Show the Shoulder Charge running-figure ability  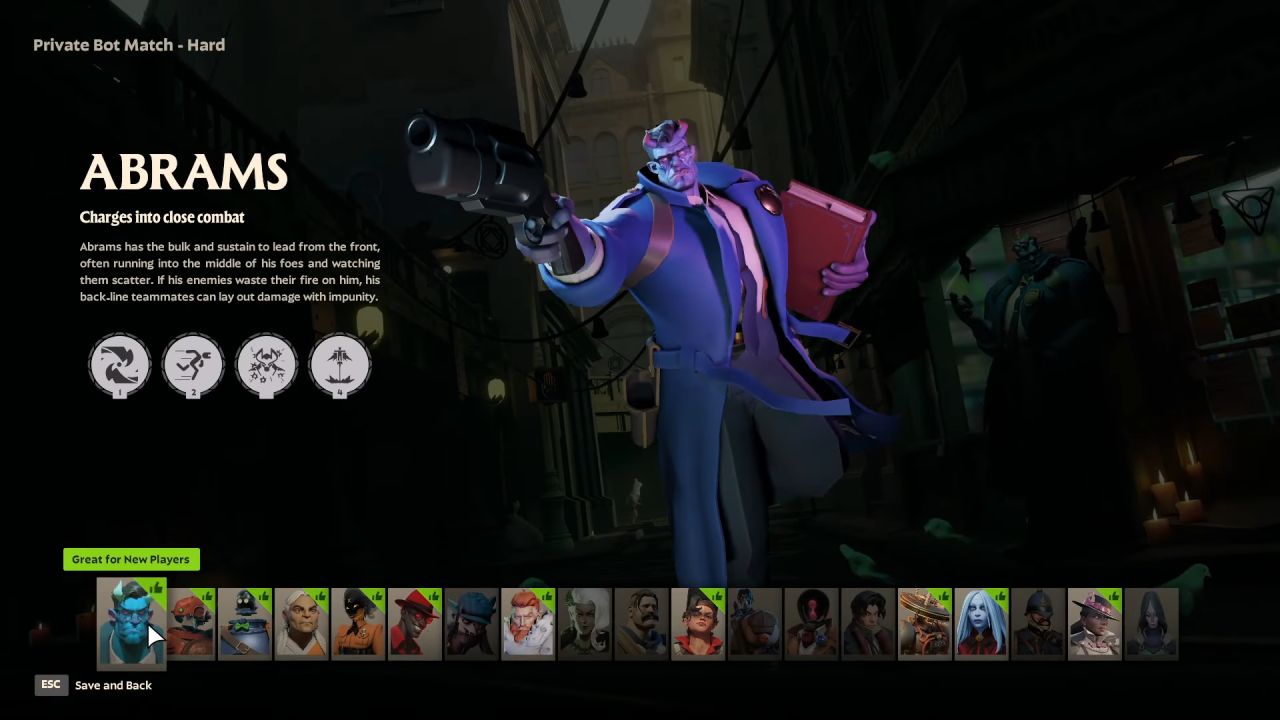(193, 364)
